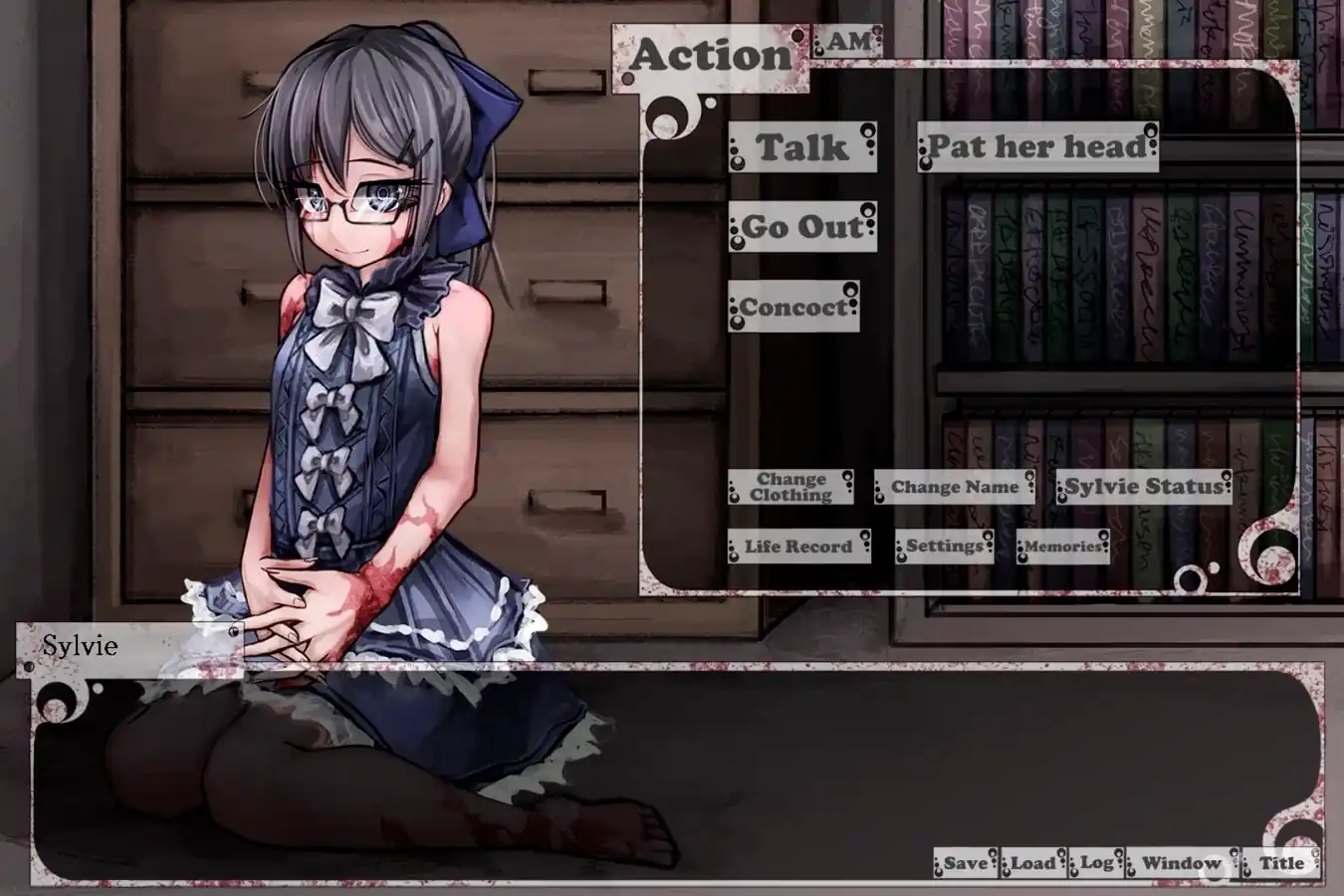This screenshot has height=896, width=1344.
Task: Open the Log to review dialogue
Action: coord(1096,864)
